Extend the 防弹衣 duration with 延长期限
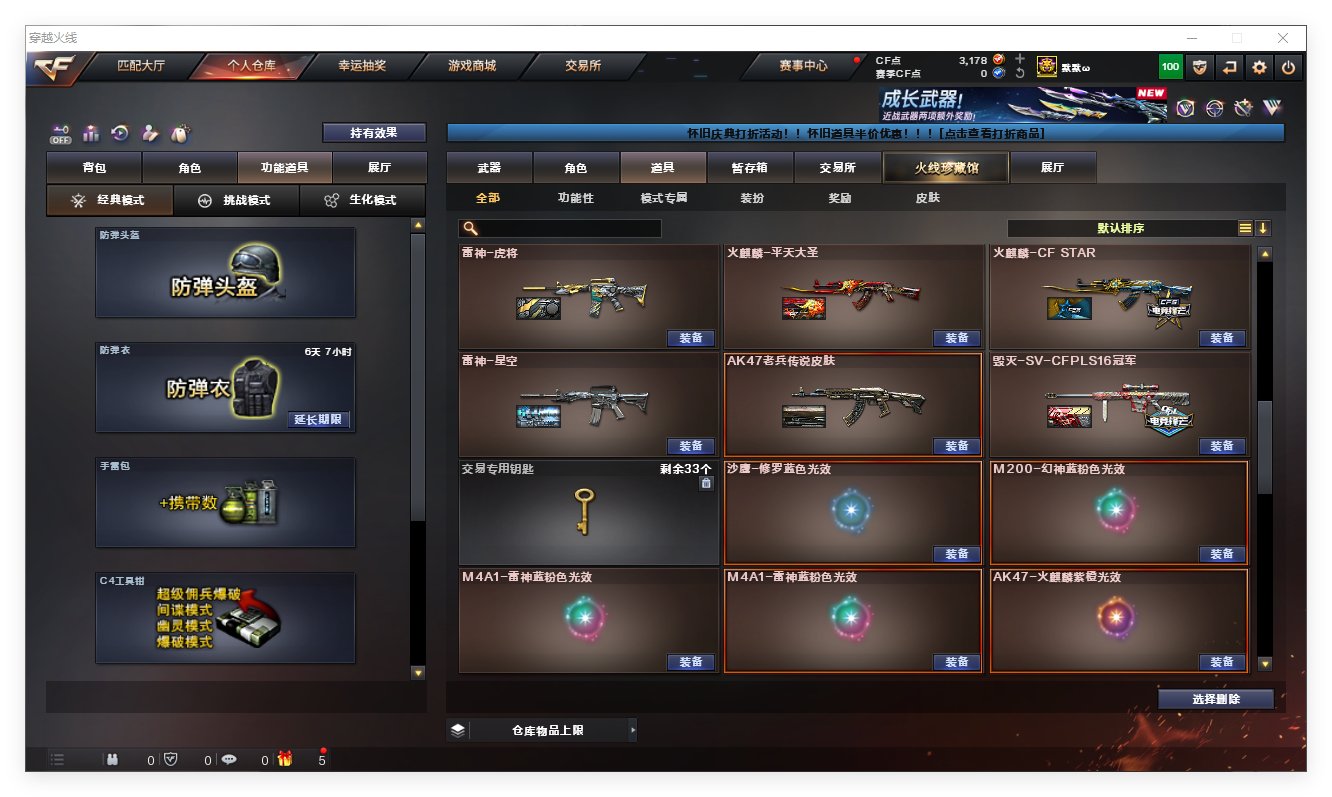This screenshot has height=797, width=1332. (319, 420)
